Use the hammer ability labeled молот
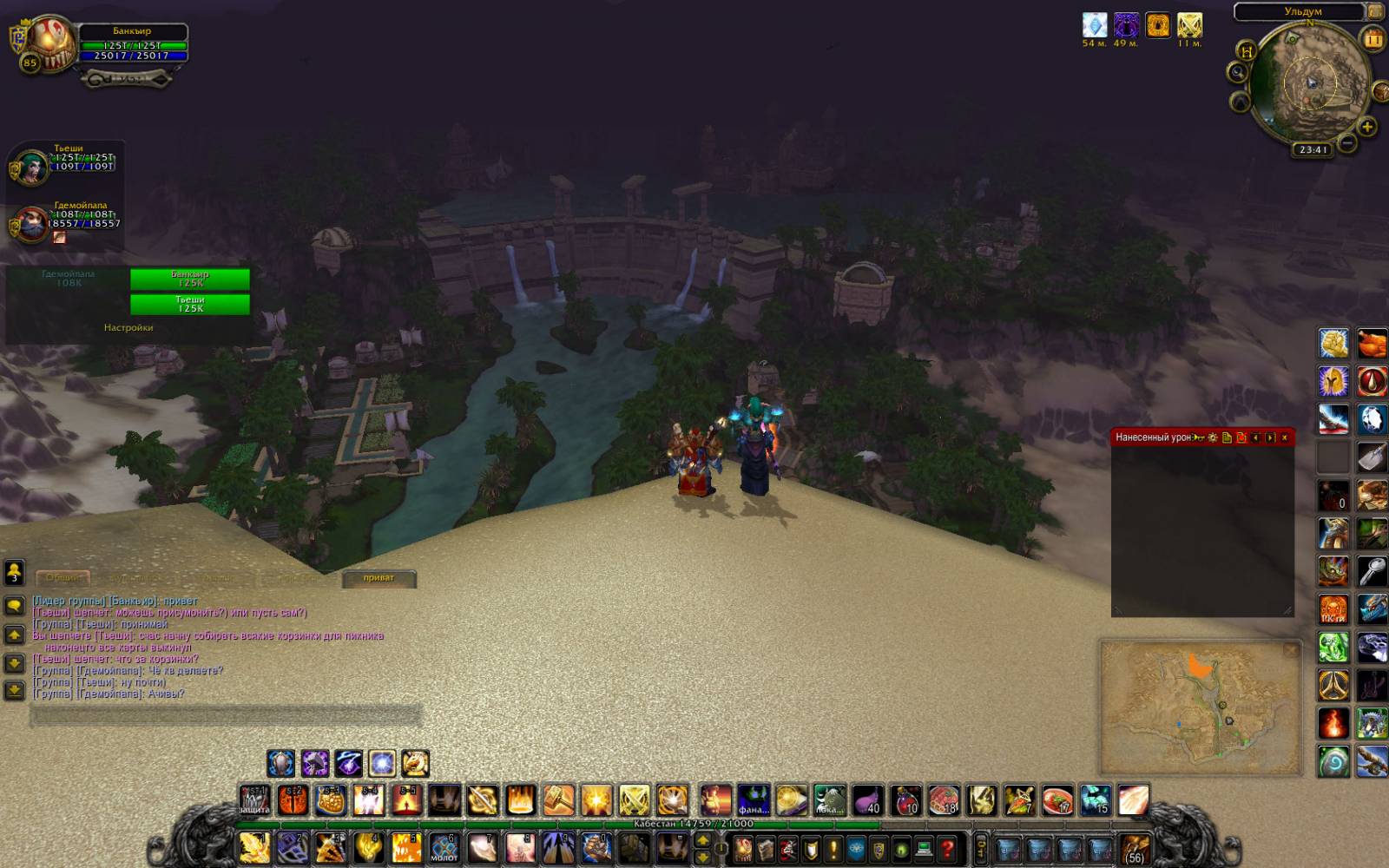Screen dimensions: 1389x868 [444, 847]
